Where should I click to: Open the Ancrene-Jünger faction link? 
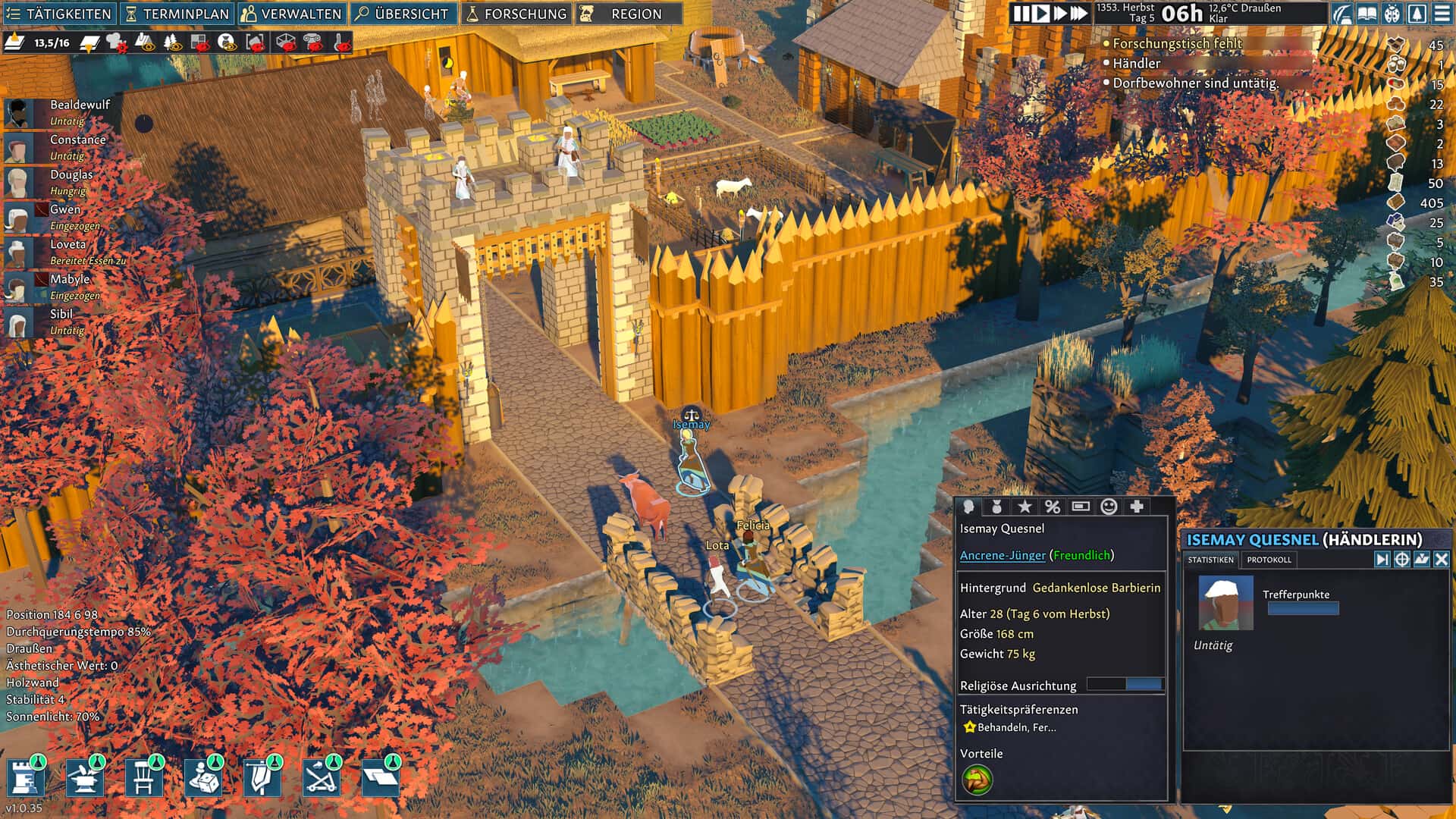(x=1003, y=555)
